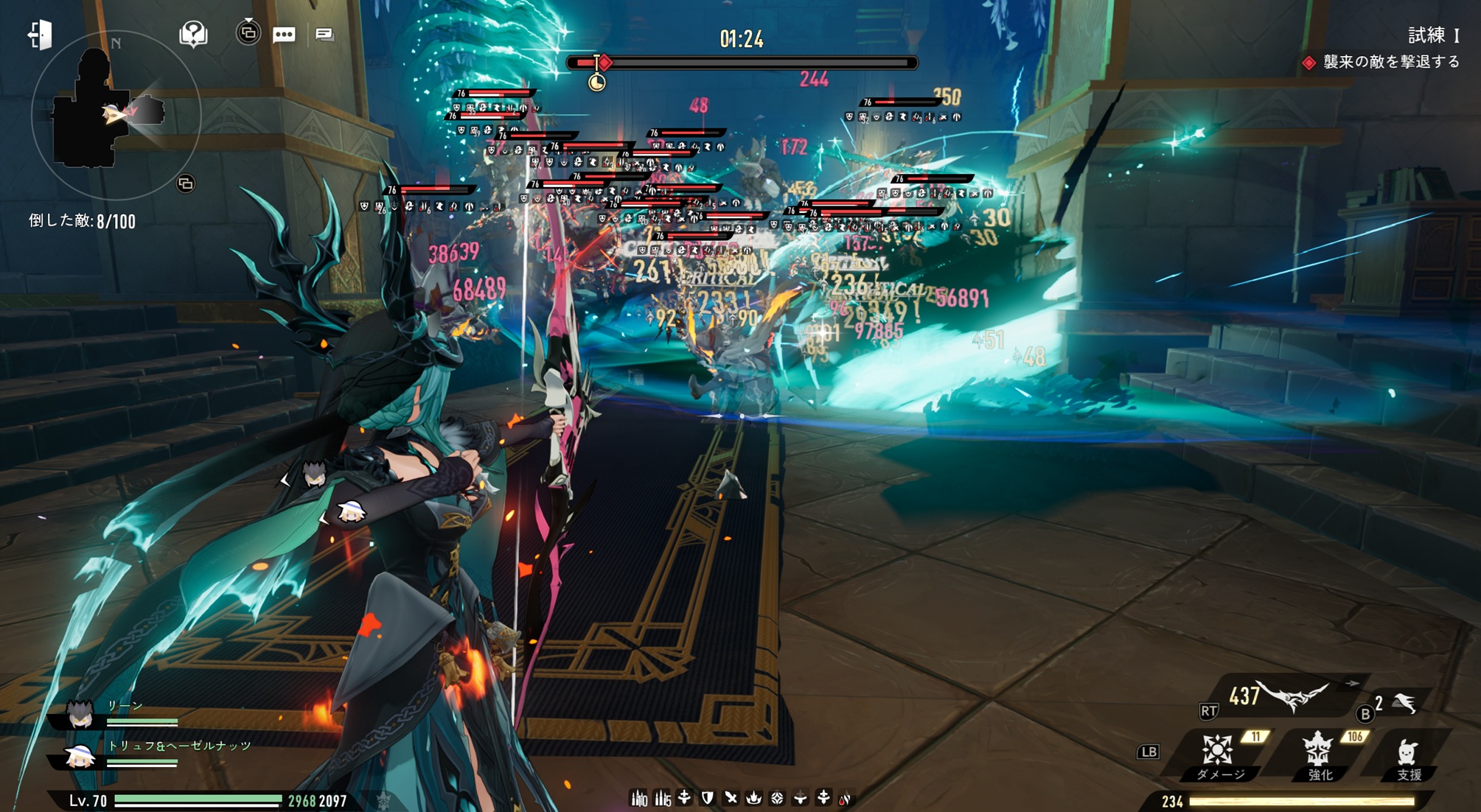This screenshot has height=812, width=1481.
Task: Toggle the minimap view switch button
Action: (186, 183)
